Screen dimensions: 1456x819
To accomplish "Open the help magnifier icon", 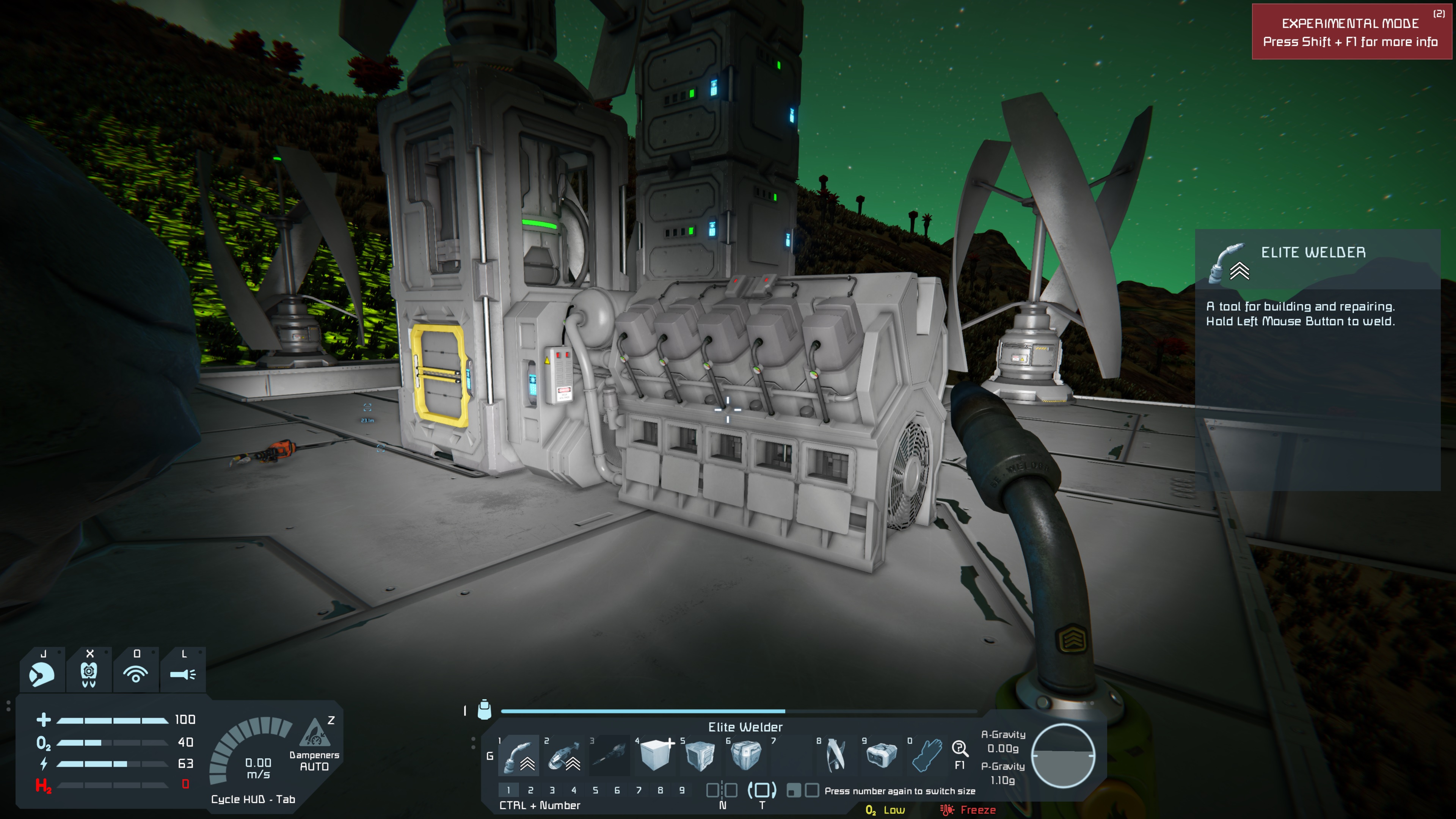I will [x=960, y=749].
